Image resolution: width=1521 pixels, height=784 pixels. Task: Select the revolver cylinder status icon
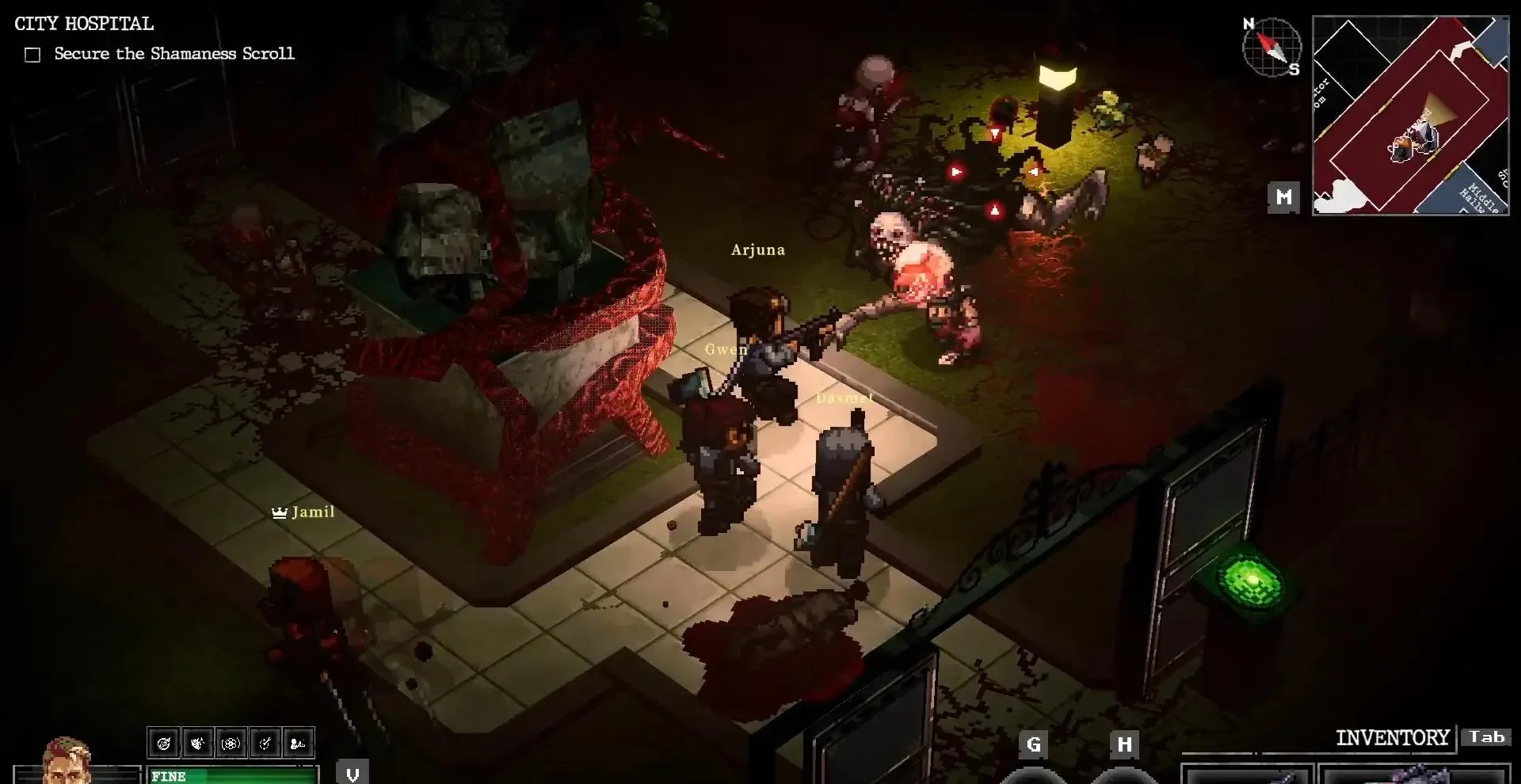pyautogui.click(x=231, y=743)
